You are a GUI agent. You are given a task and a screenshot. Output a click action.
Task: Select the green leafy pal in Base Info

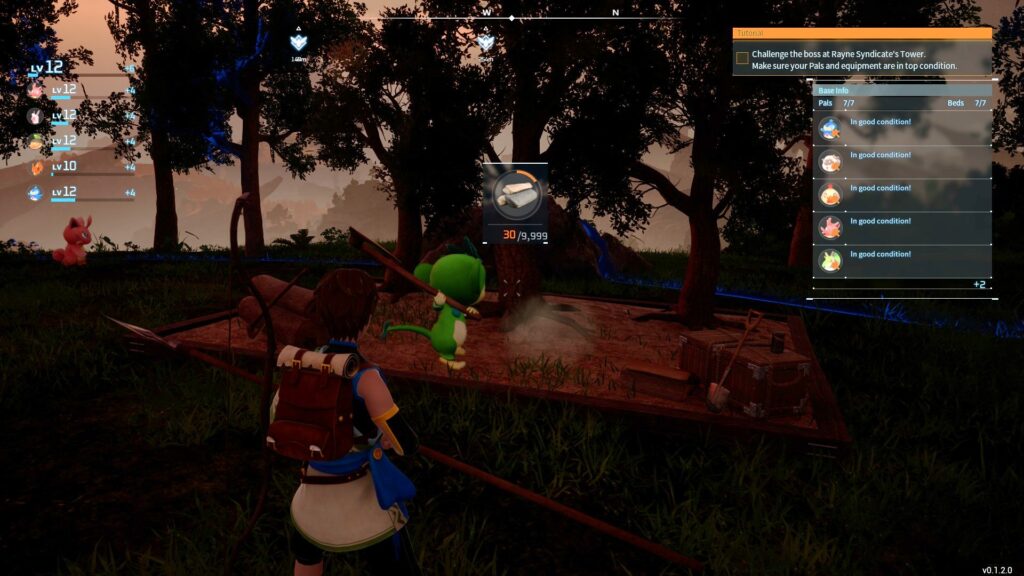[x=829, y=261]
